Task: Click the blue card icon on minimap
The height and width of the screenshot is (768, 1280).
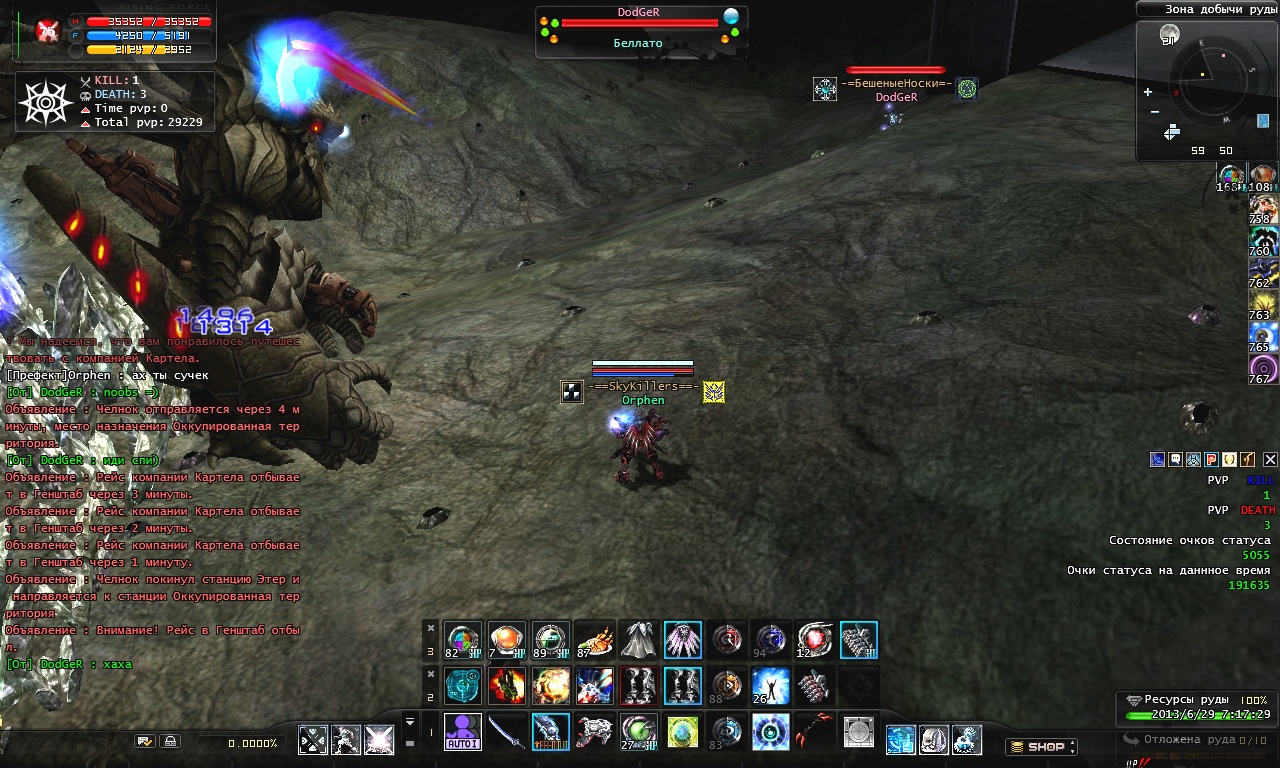Action: tap(1262, 121)
